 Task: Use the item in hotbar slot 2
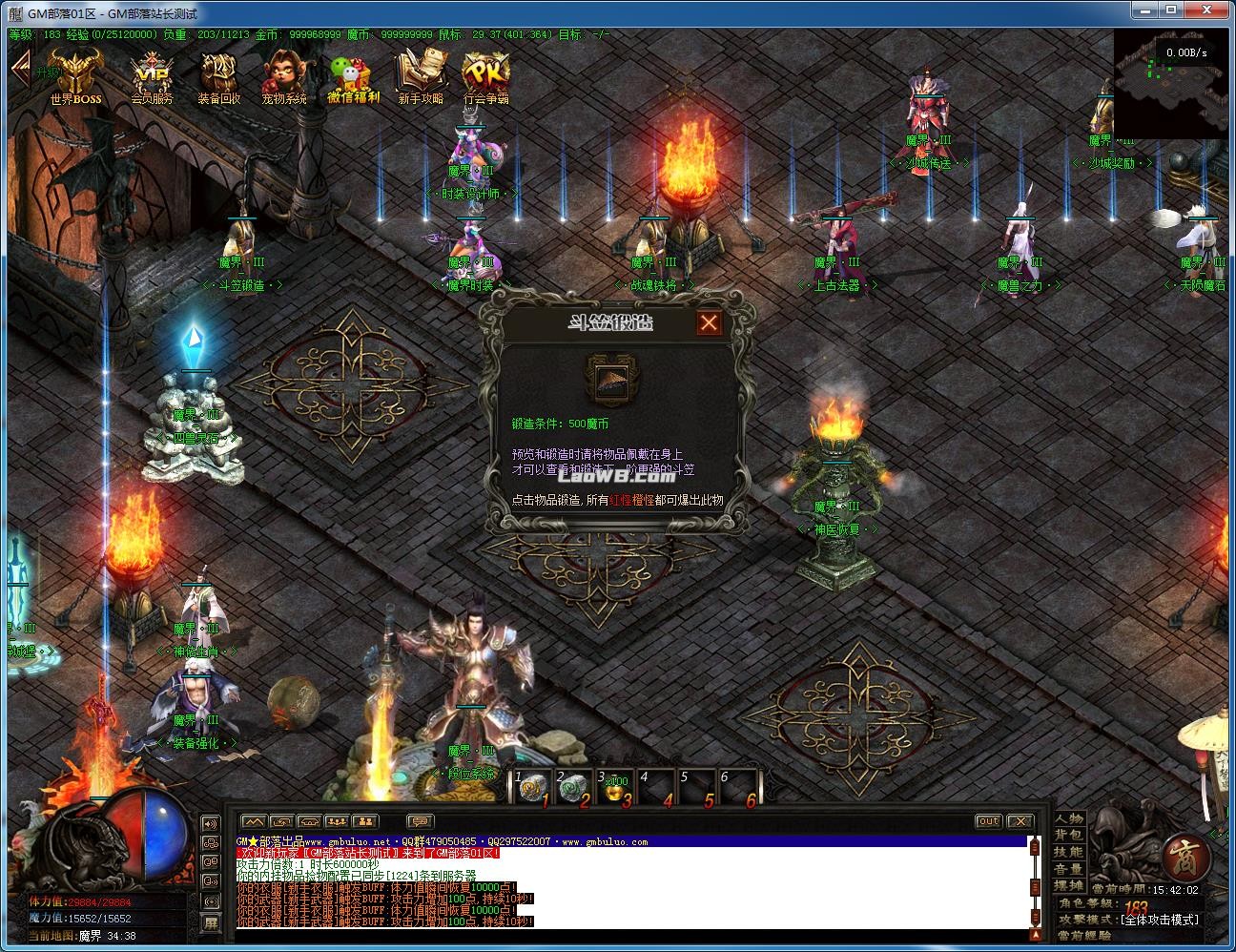pos(573,788)
